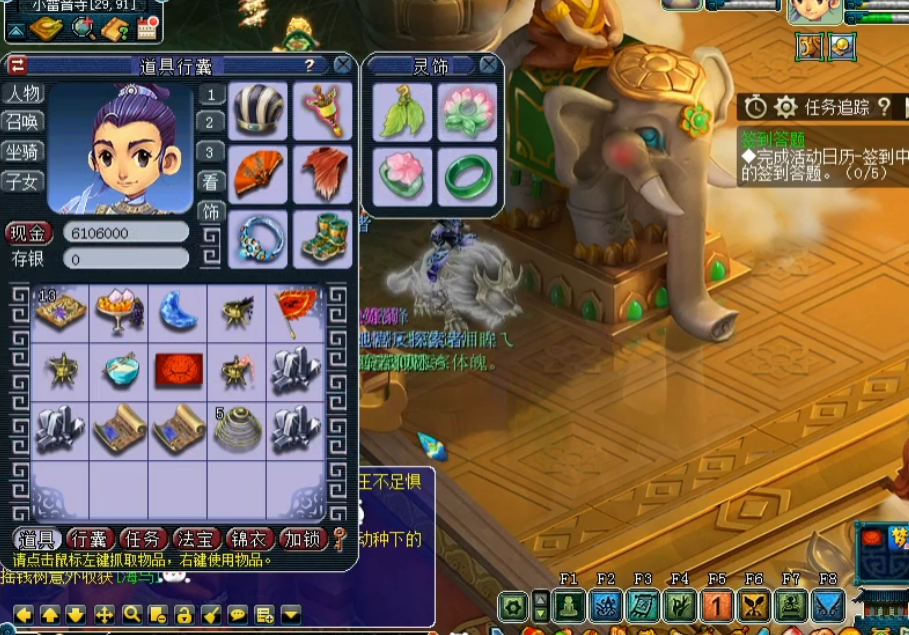The image size is (909, 635).
Task: Select the pink lotus accessory in 灵饰
Action: tap(467, 111)
